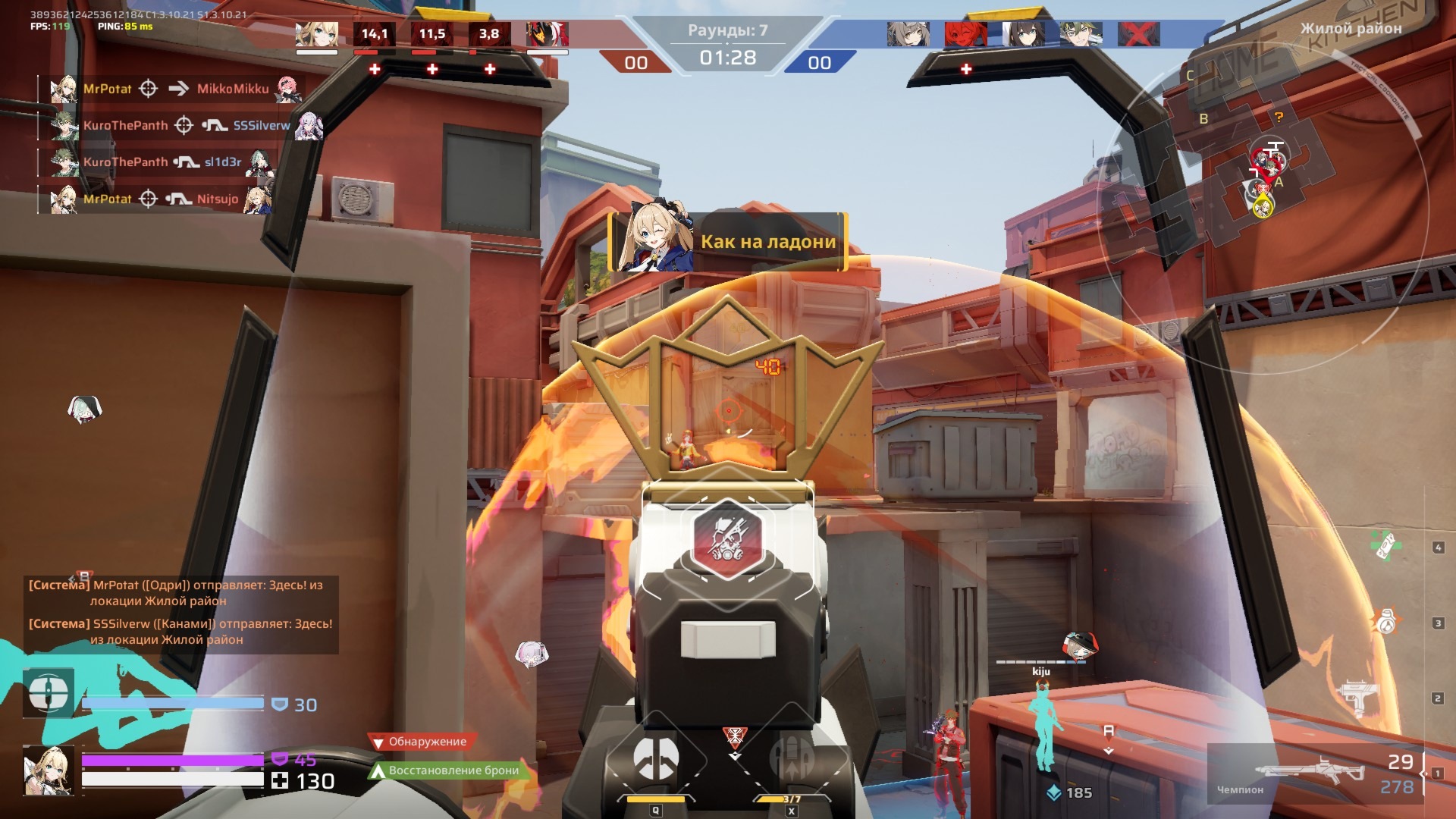Click the Обнаружение status tag
The image size is (1456, 819).
tap(422, 742)
